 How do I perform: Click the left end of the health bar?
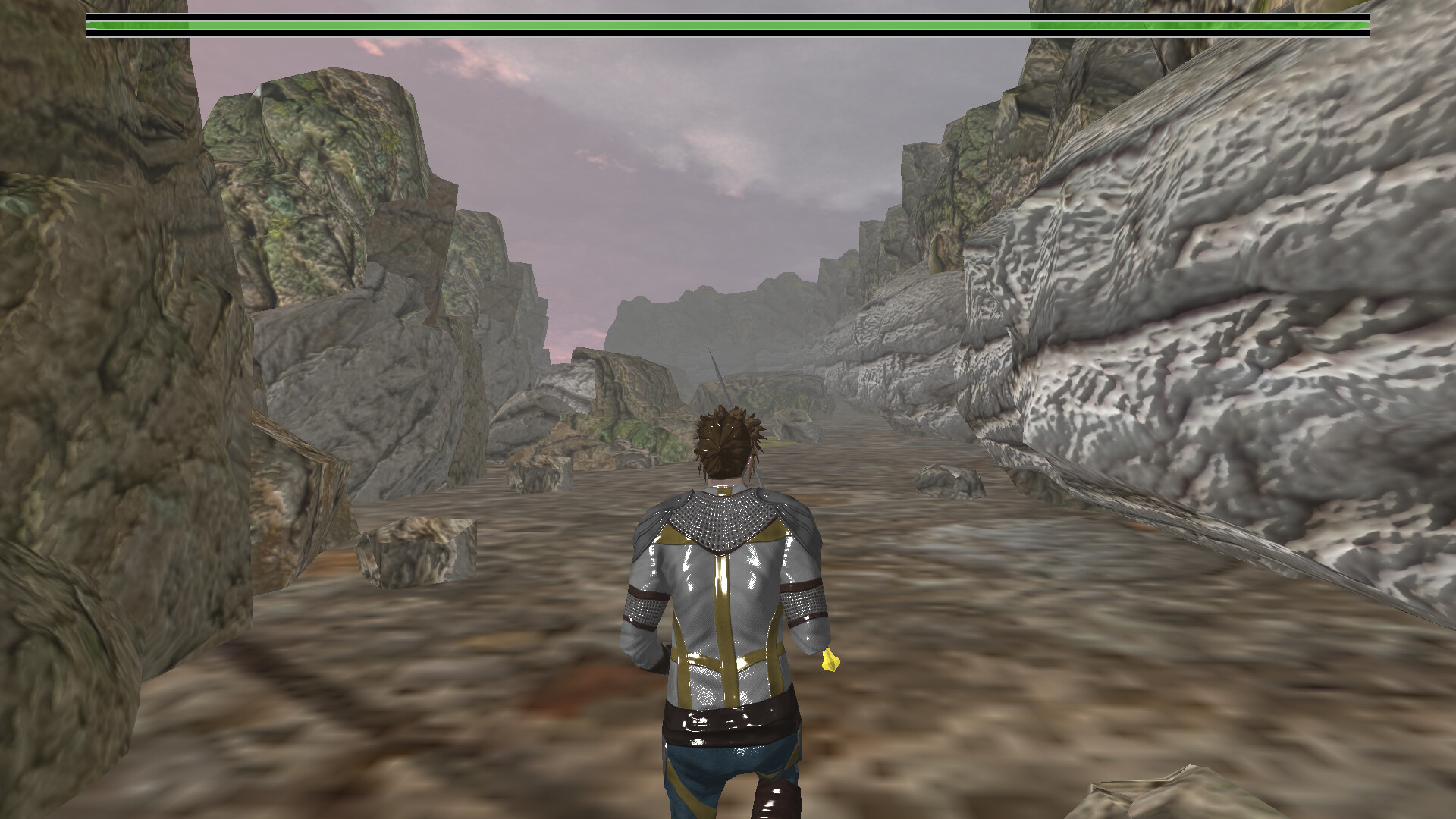click(x=95, y=25)
